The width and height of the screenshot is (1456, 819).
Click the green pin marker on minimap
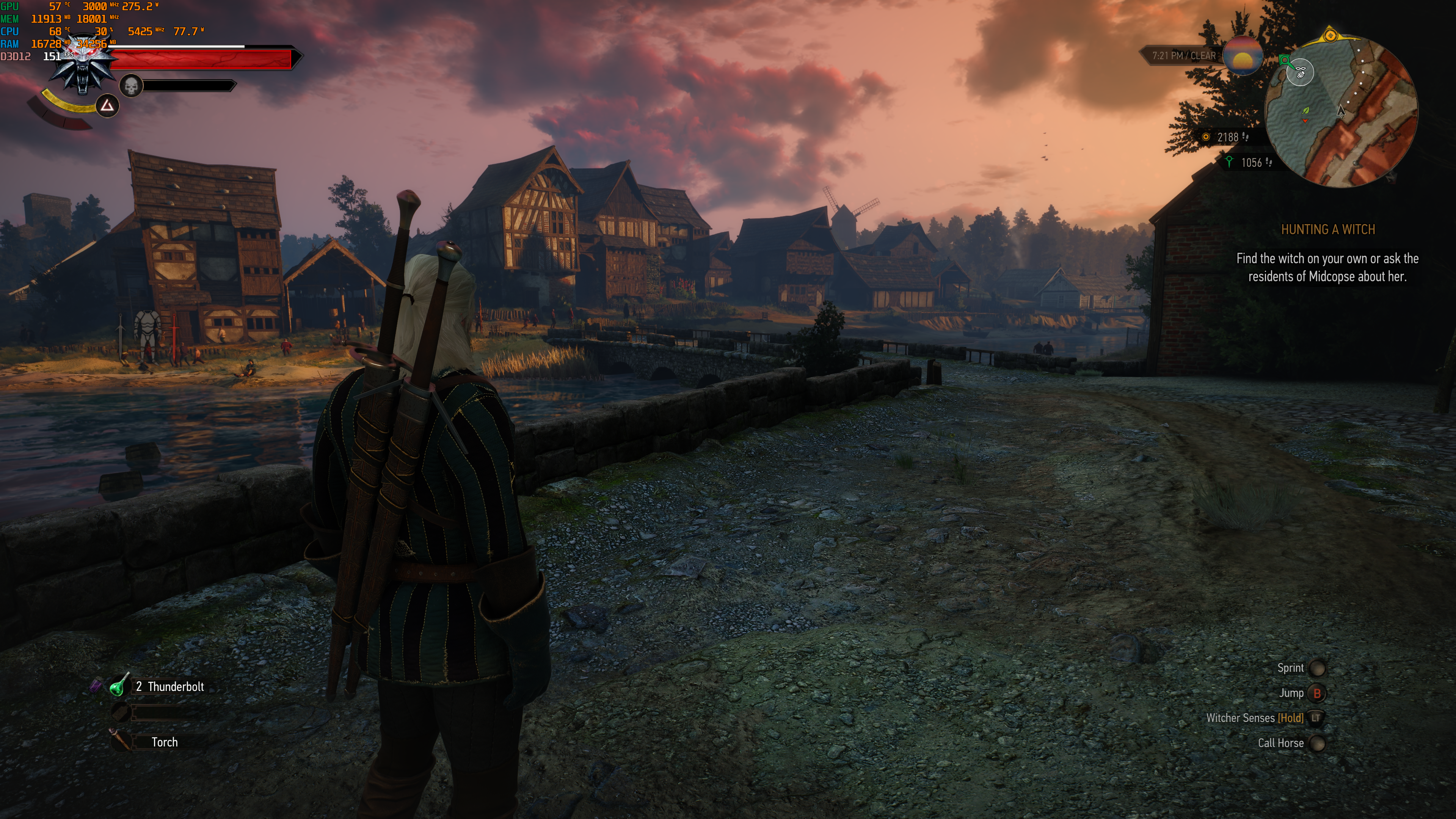coord(1285,60)
